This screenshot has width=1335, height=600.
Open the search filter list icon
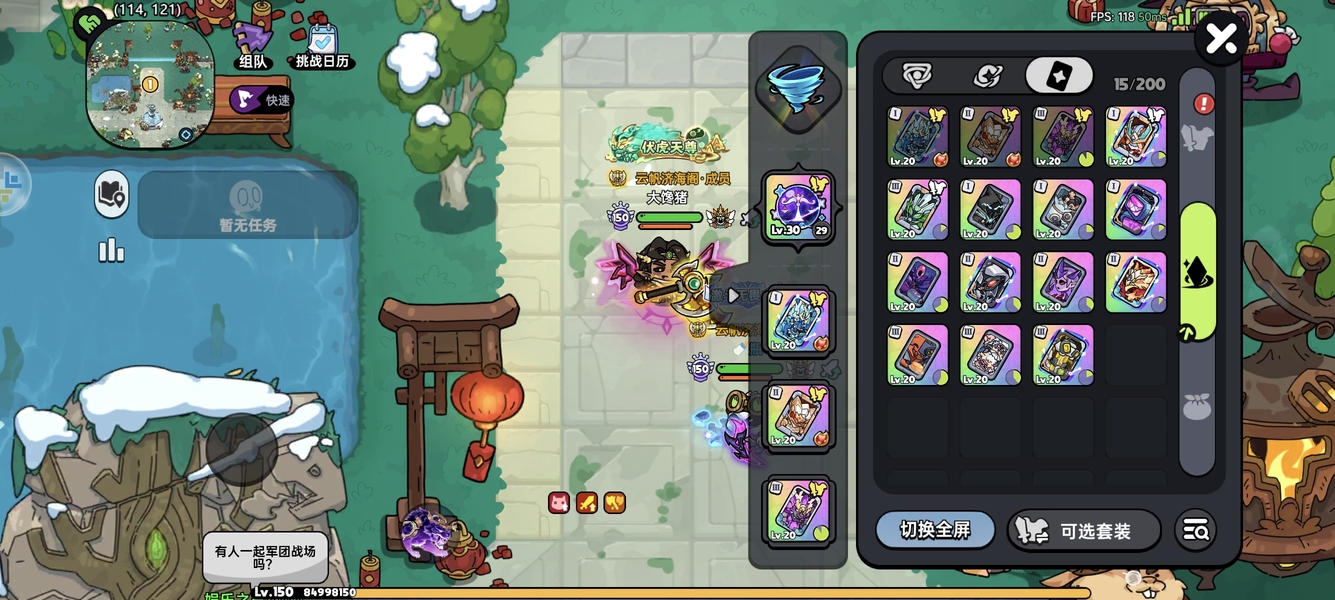tap(1195, 531)
